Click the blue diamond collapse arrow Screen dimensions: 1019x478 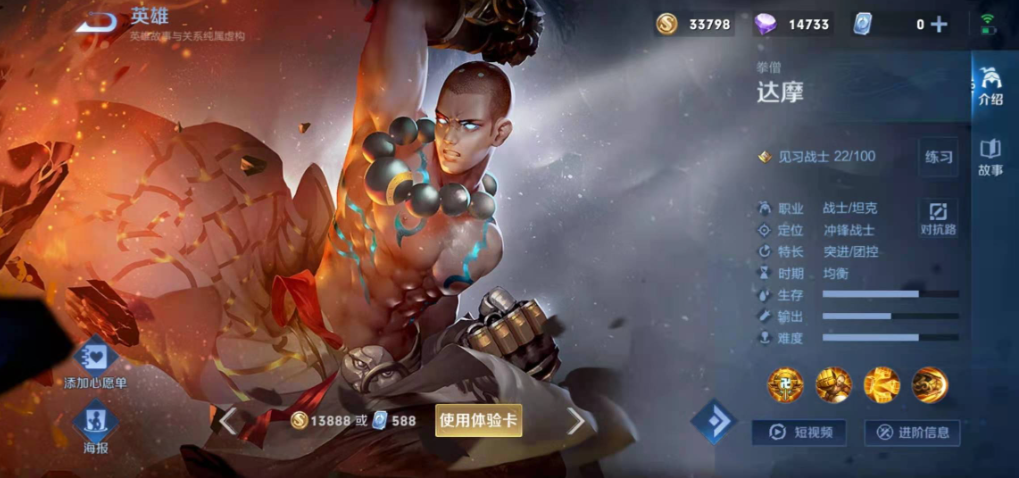tap(714, 422)
